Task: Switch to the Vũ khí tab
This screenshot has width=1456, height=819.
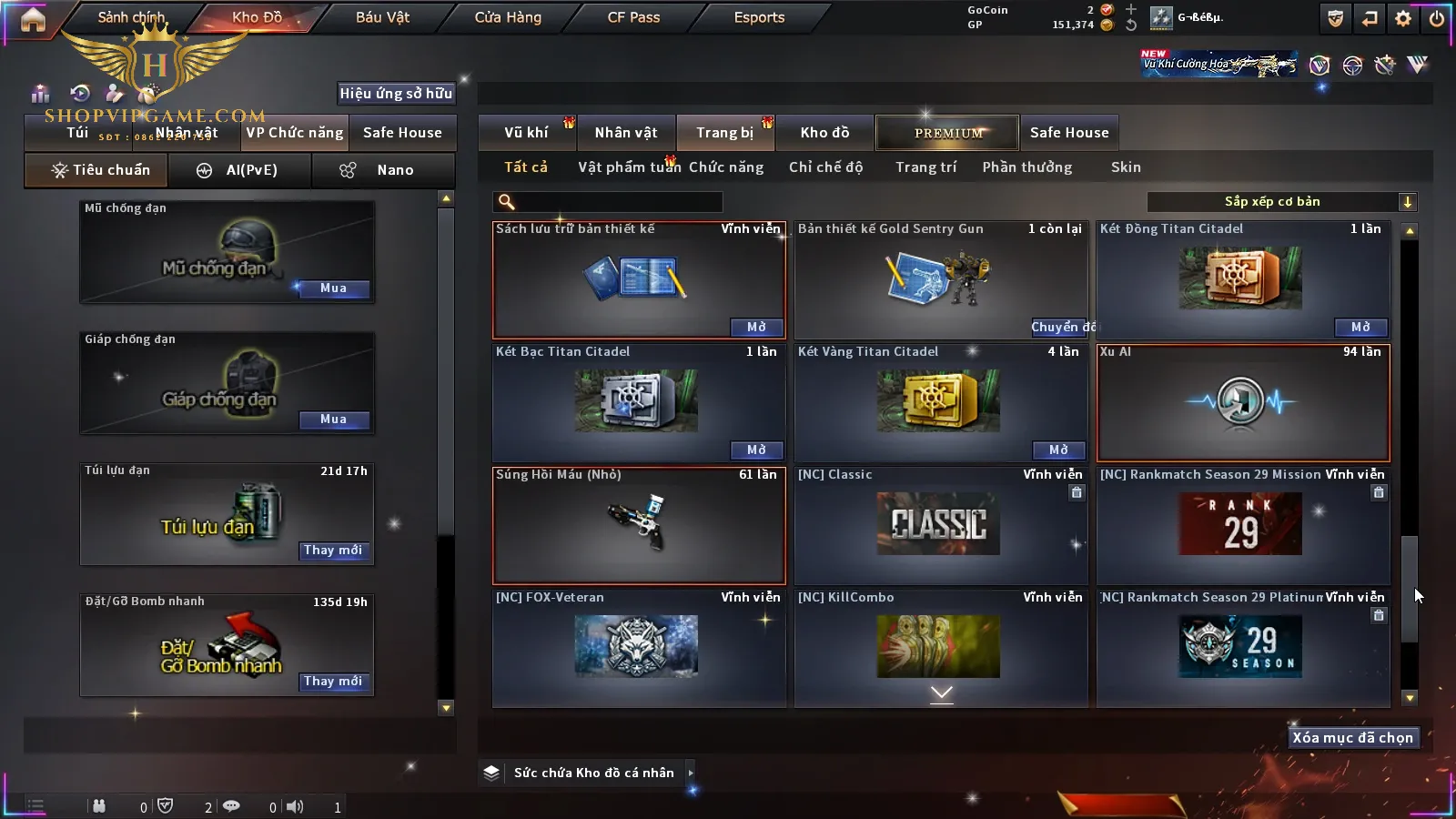Action: (x=526, y=133)
